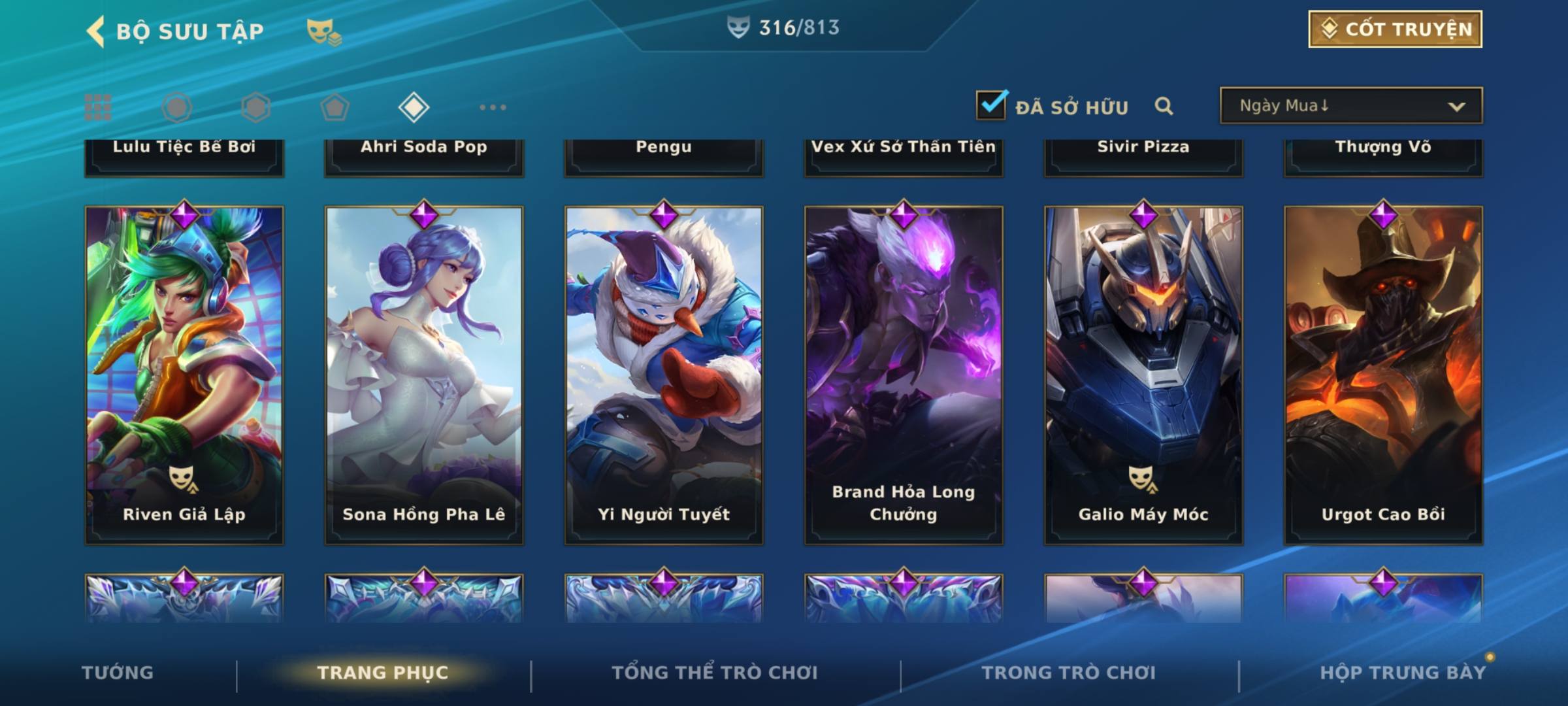
Task: Go back from Bộ Sưu Tập
Action: click(95, 31)
